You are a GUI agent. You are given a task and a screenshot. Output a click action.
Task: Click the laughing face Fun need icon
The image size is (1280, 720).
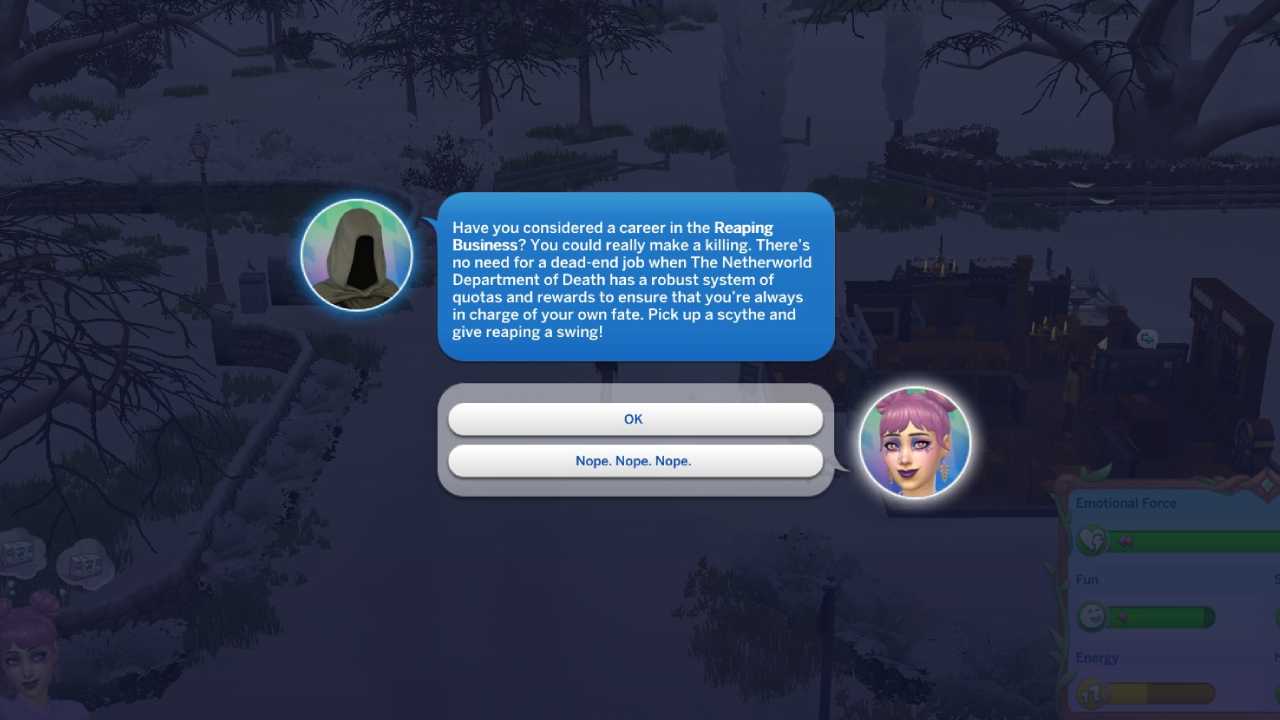pyautogui.click(x=1093, y=617)
